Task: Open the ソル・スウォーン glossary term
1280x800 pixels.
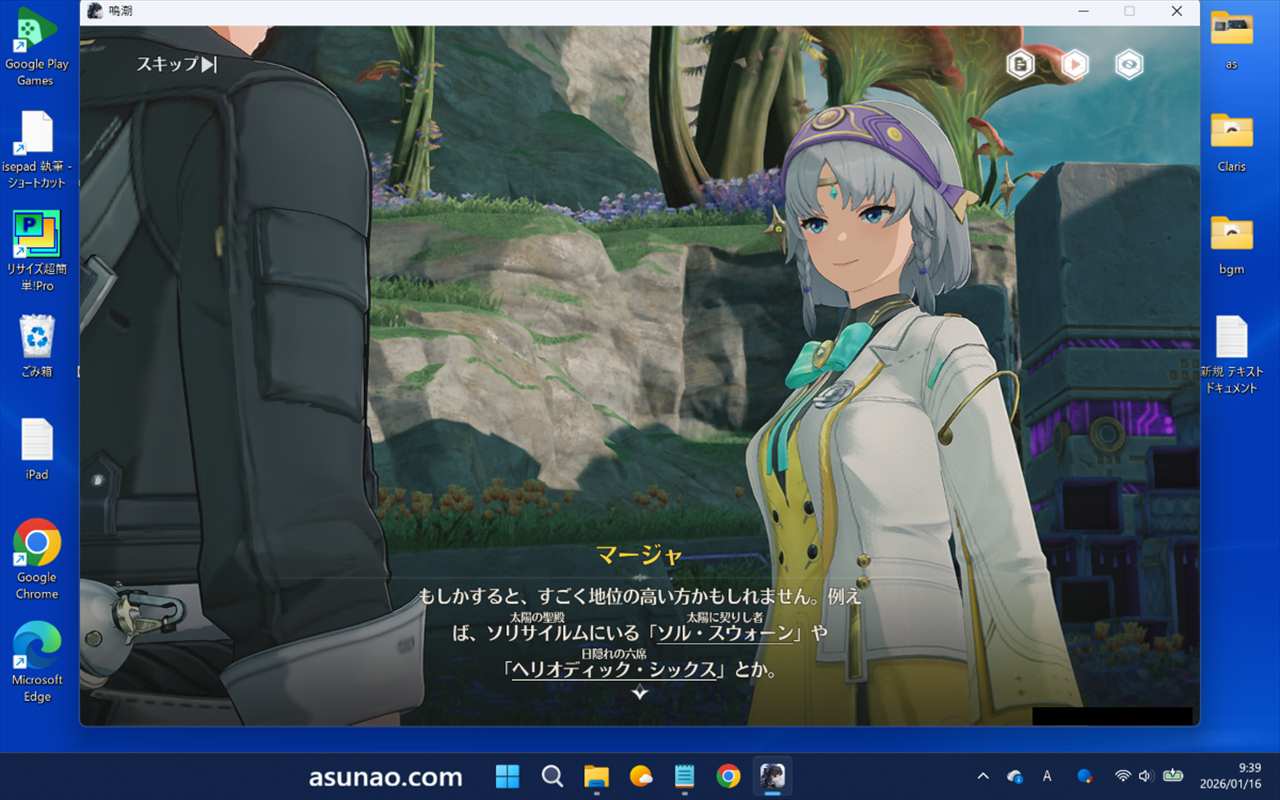Action: coord(725,634)
